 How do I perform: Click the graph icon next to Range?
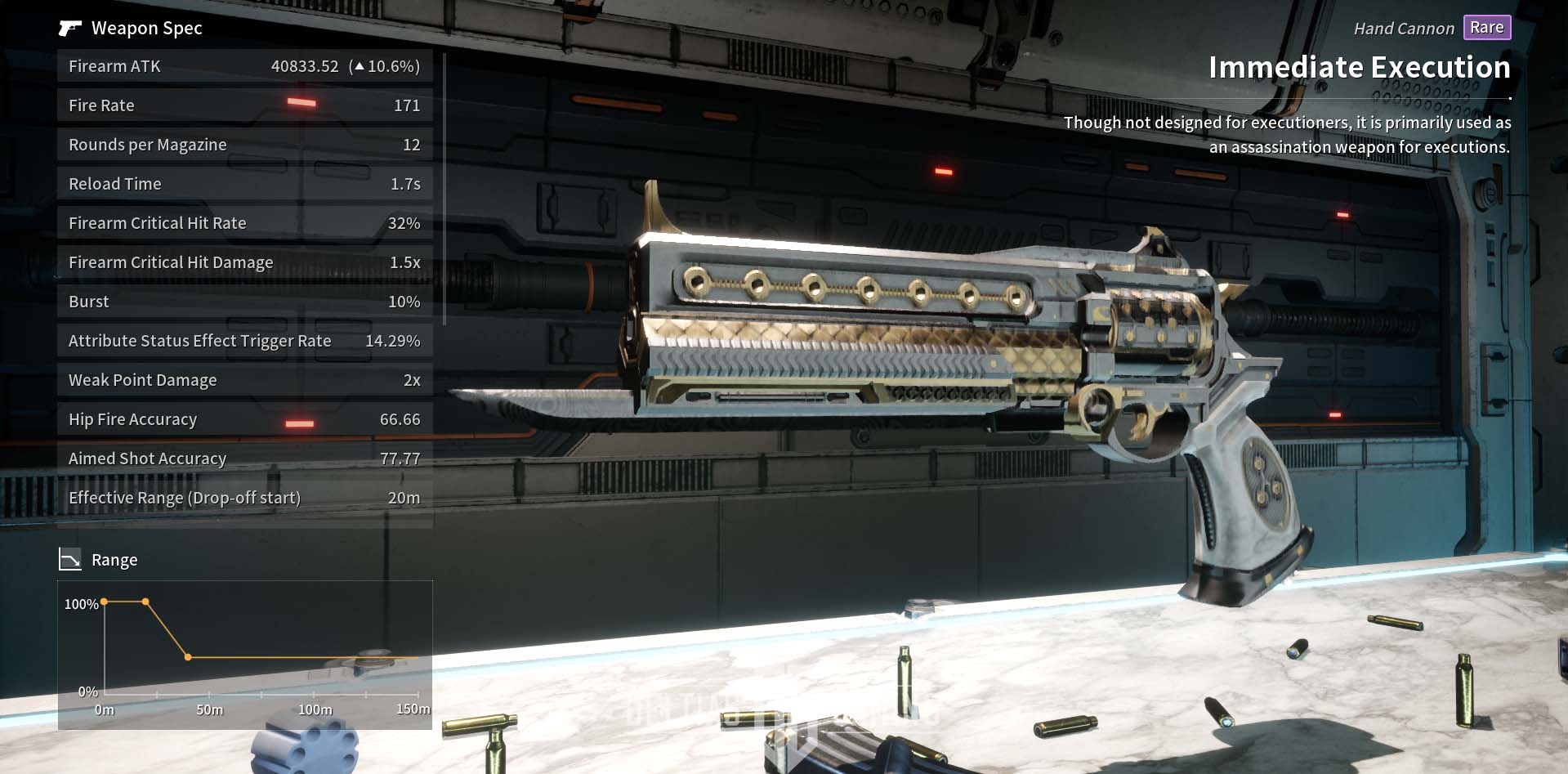click(x=70, y=559)
